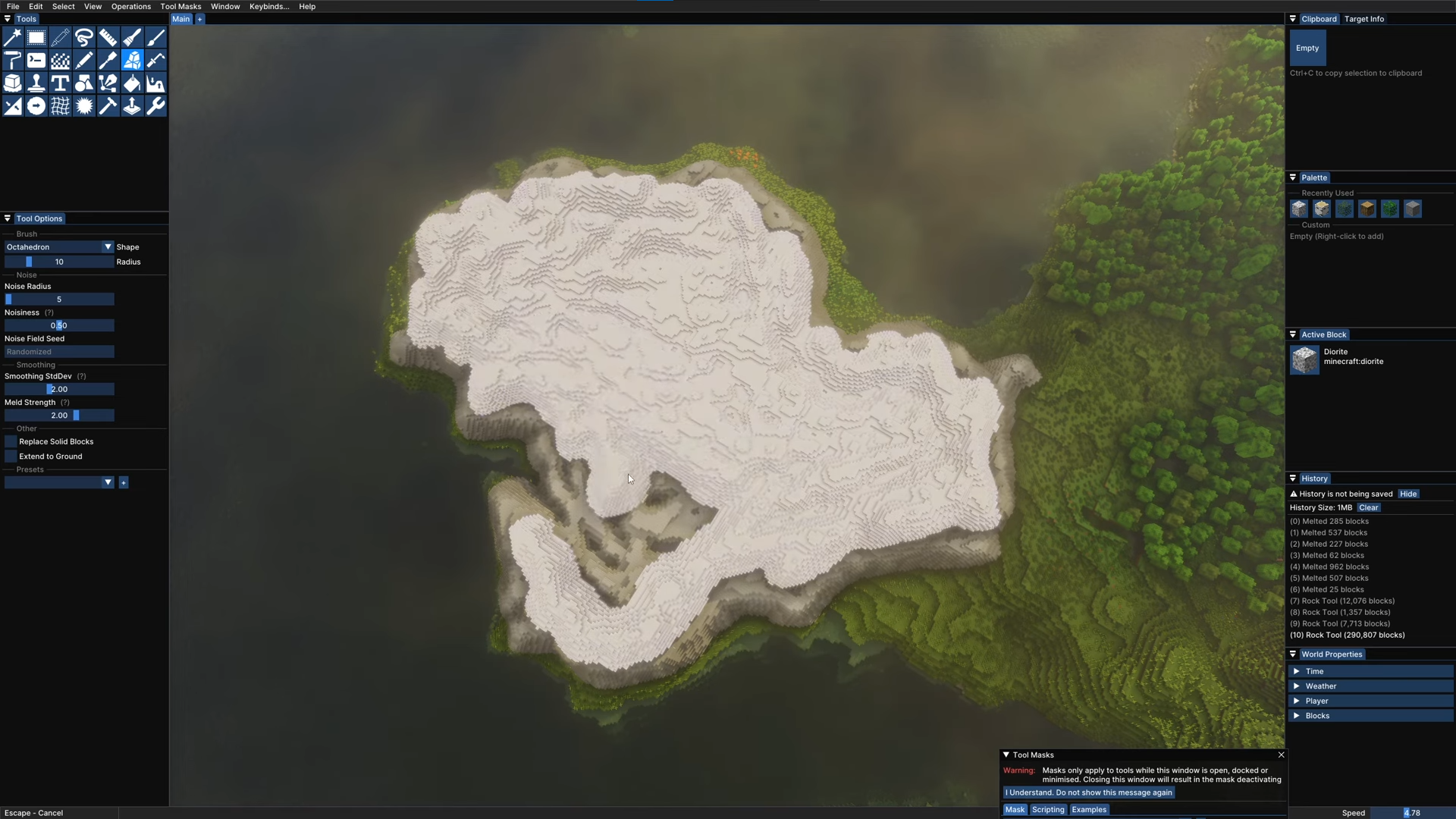Pick the ruler tool

pos(108,37)
